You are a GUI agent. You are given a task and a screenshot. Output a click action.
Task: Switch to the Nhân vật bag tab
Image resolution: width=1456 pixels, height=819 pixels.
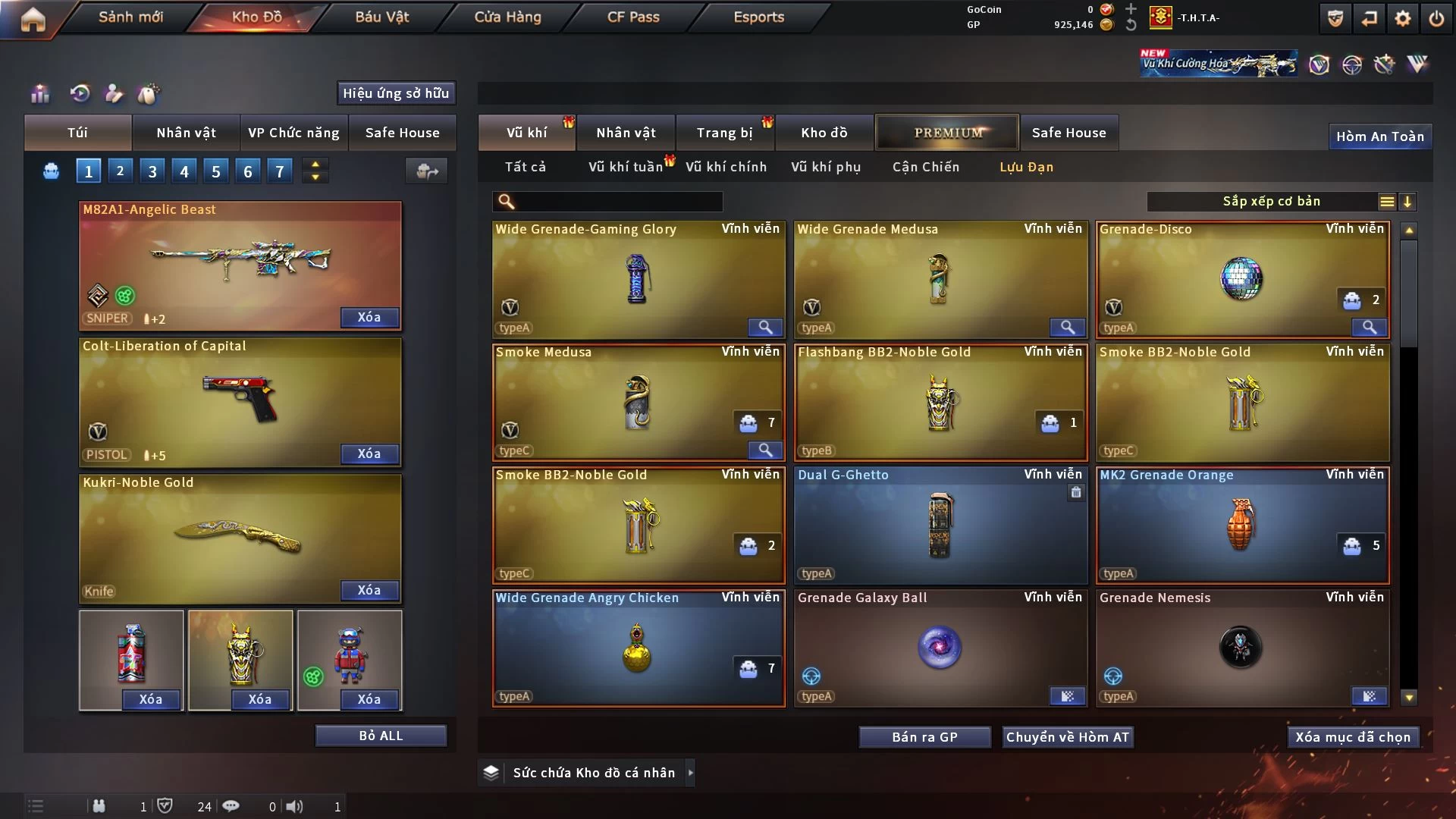point(186,133)
